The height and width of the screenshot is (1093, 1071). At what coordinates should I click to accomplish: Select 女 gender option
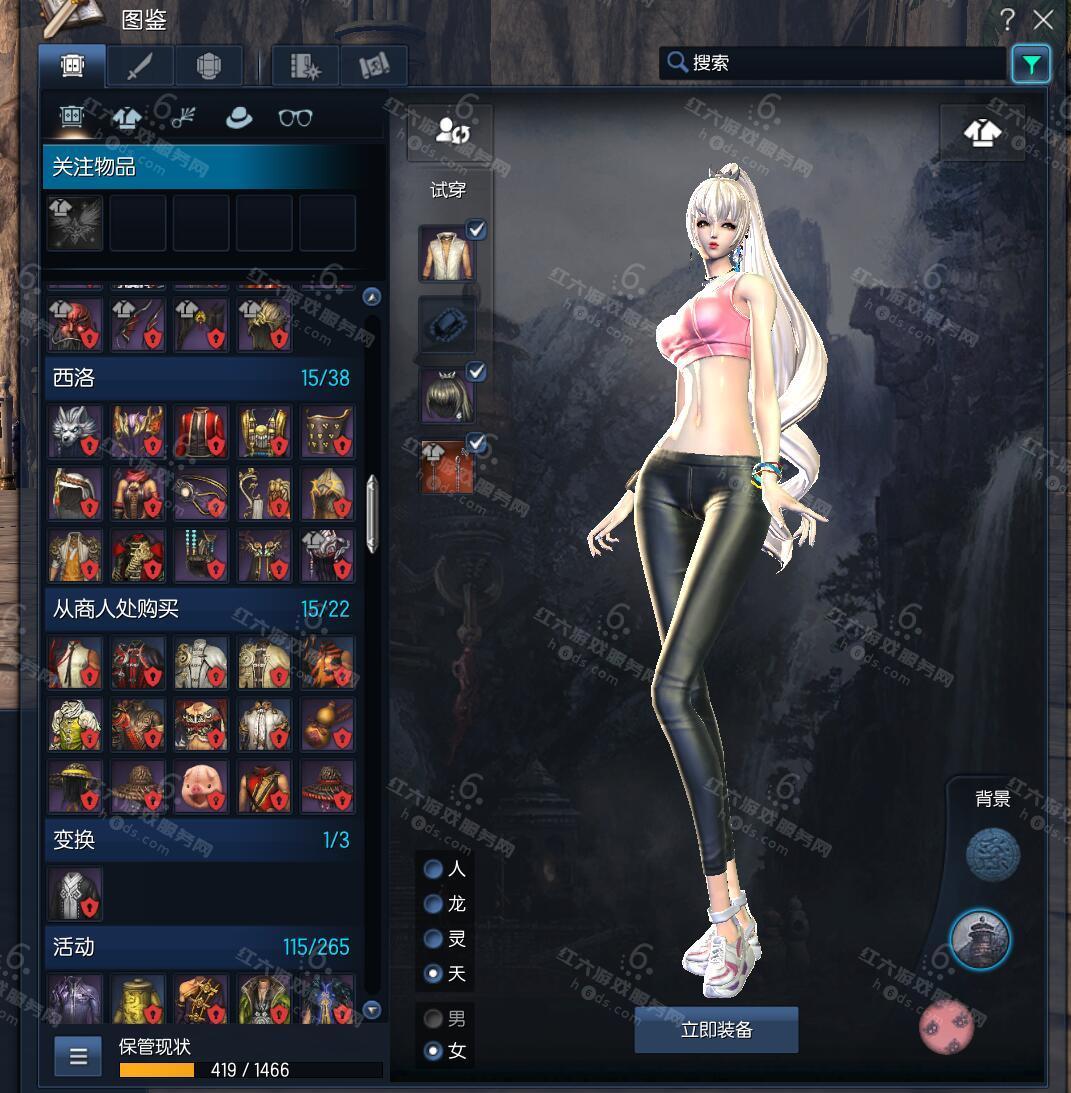(434, 1051)
